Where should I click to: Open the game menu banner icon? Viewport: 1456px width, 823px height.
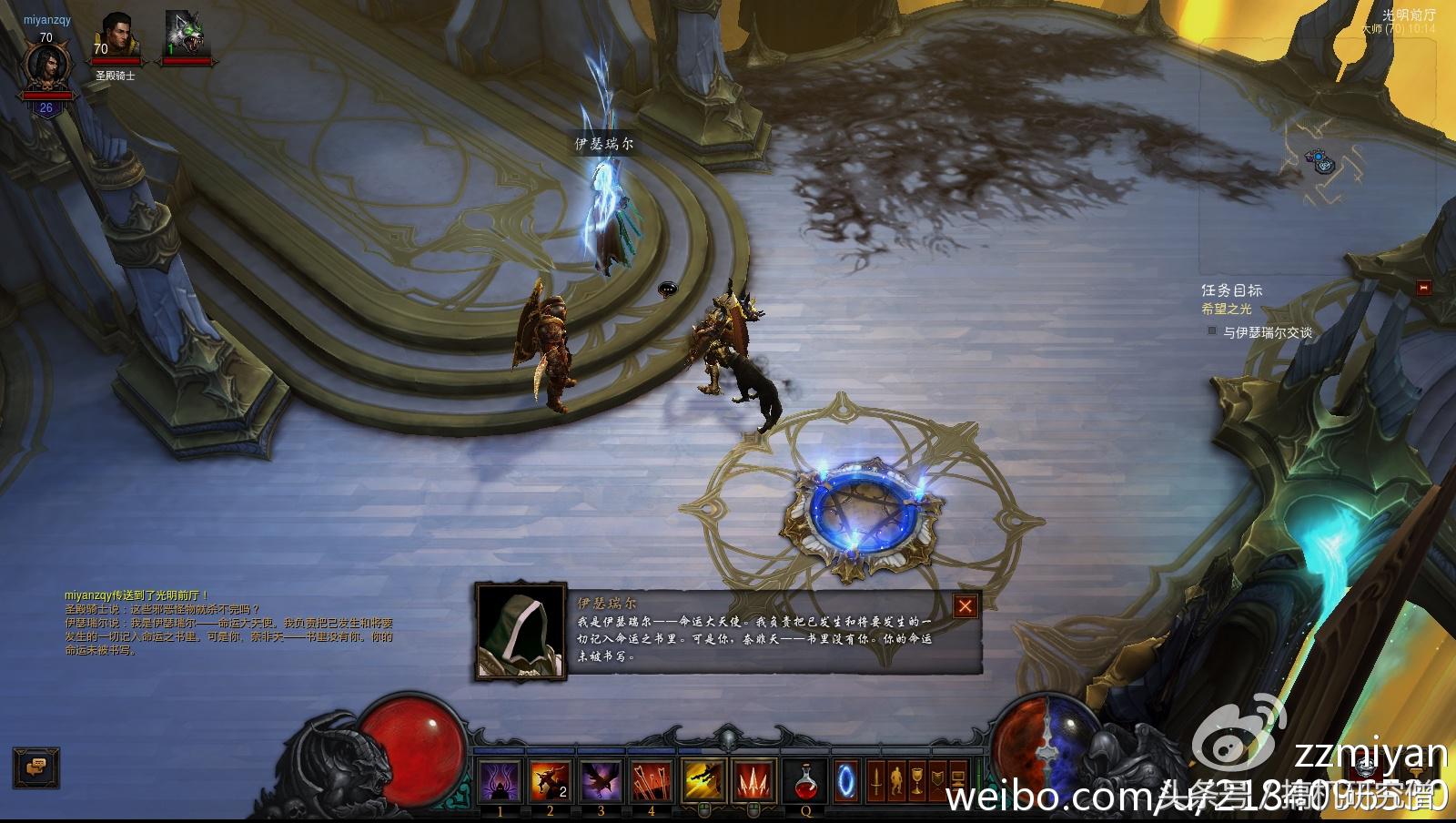pos(937,778)
